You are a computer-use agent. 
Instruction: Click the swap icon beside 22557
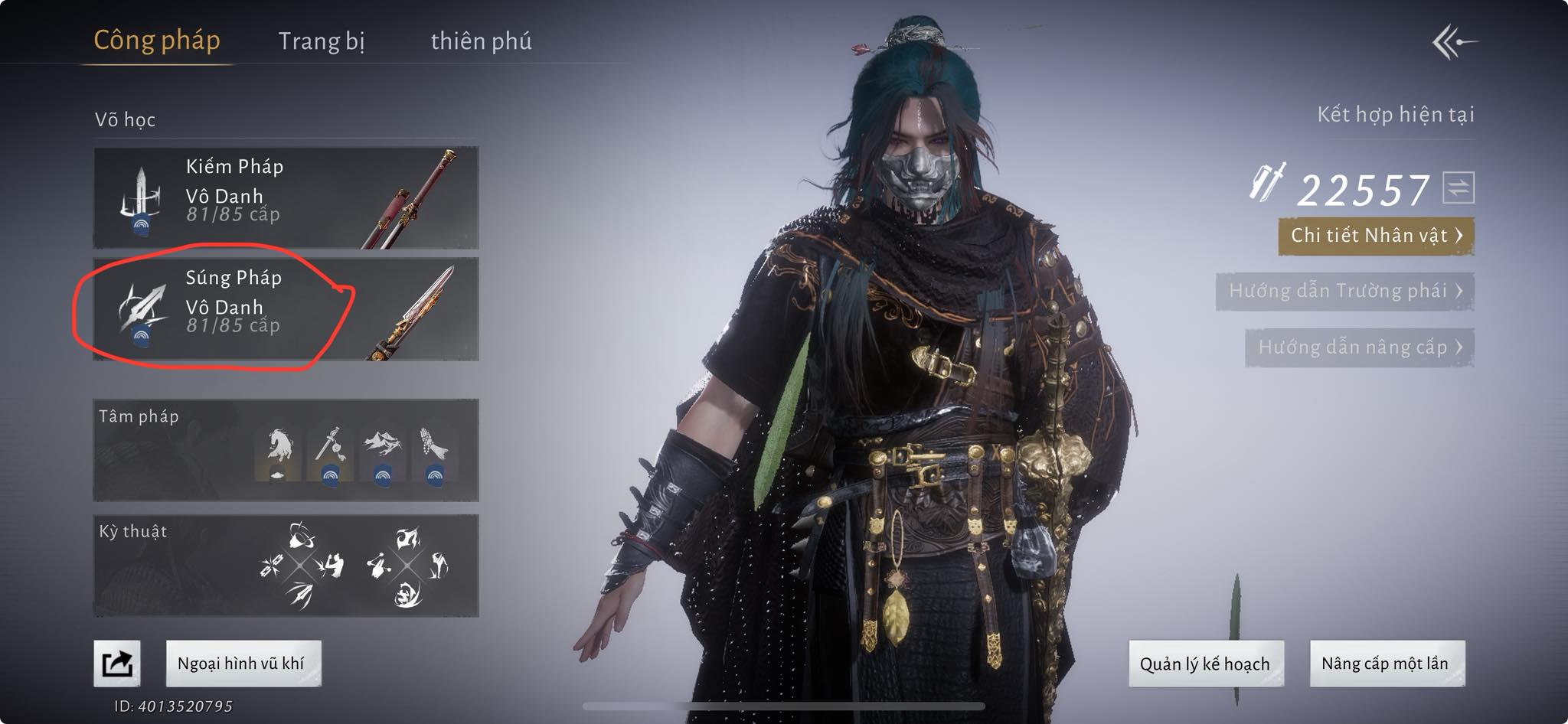1458,188
